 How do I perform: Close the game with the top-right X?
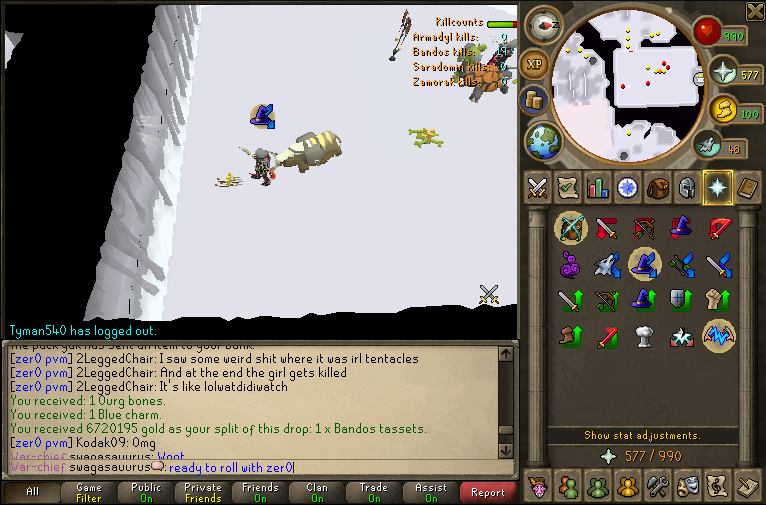(x=755, y=11)
